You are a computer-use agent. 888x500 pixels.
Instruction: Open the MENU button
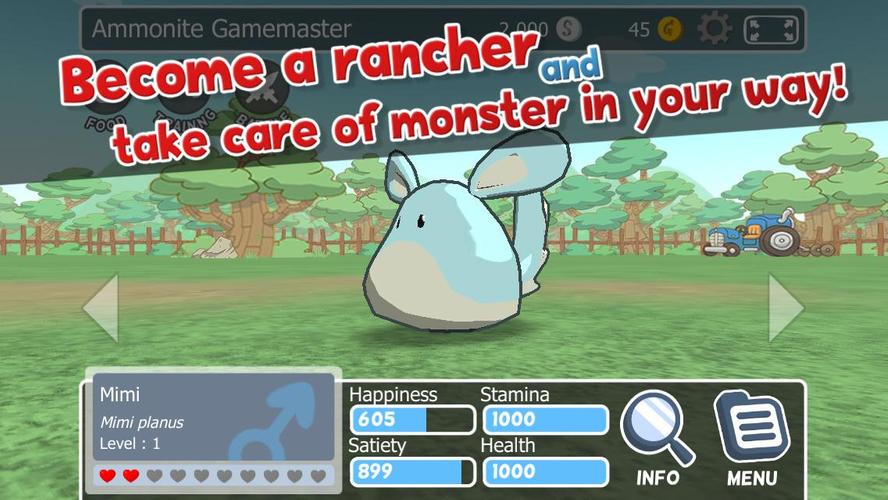pos(752,437)
